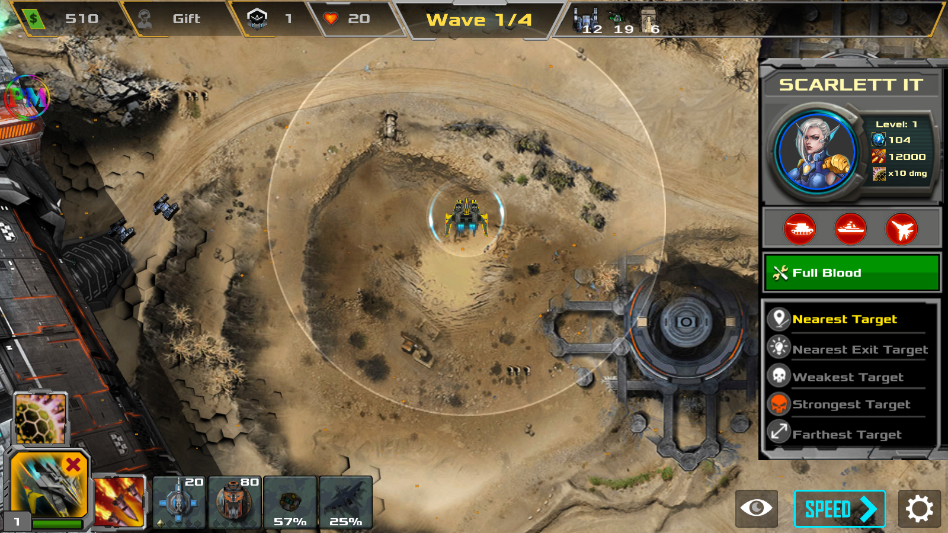Toggle the game SPEED button
948x533 pixels.
(840, 509)
